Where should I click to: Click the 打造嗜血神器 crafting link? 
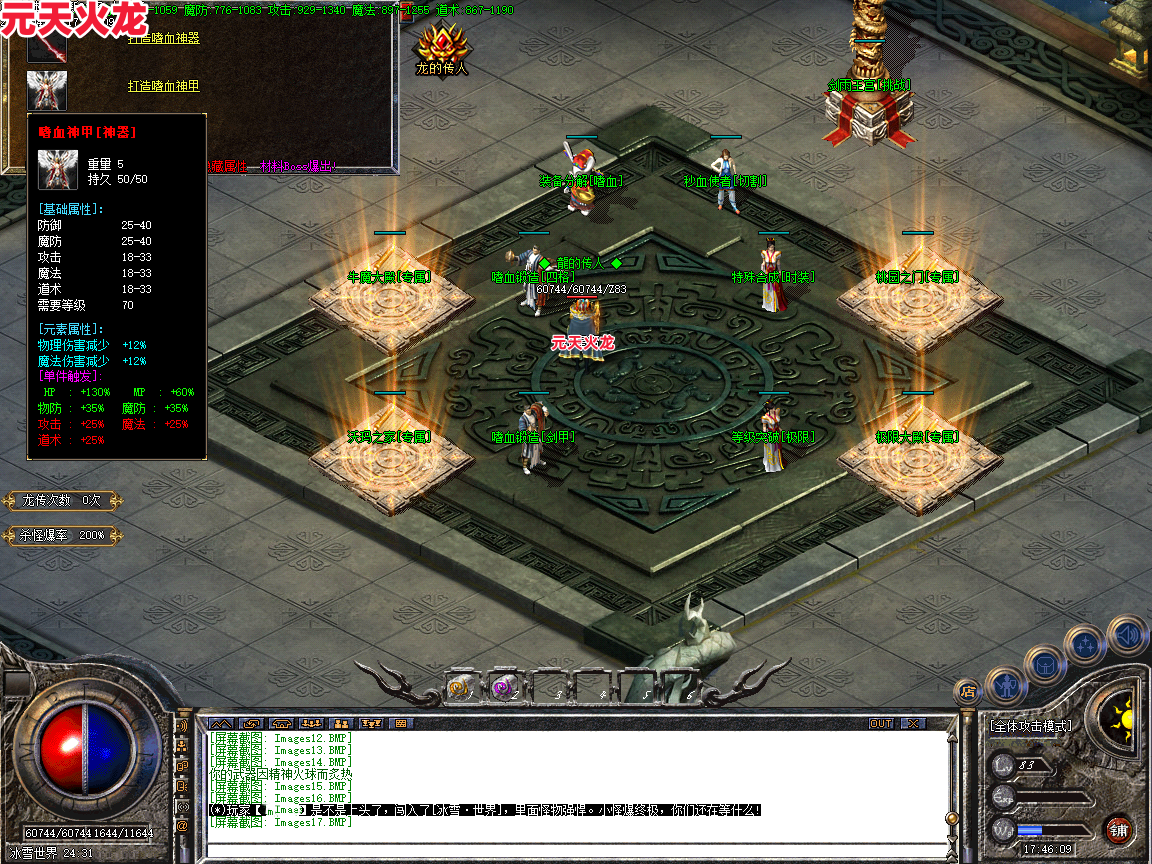tap(164, 38)
